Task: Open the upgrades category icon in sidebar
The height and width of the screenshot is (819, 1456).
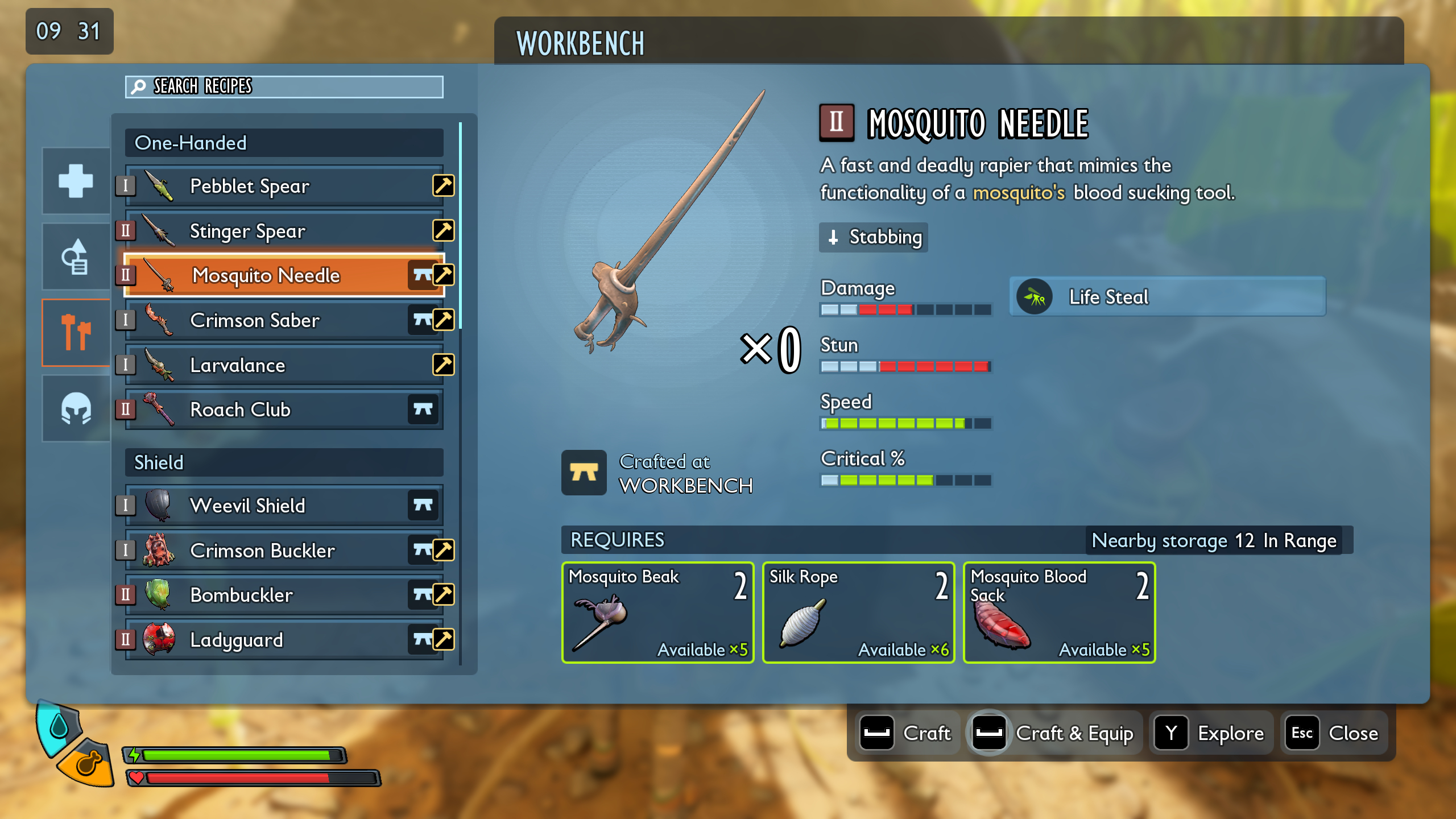Action: coord(75,256)
